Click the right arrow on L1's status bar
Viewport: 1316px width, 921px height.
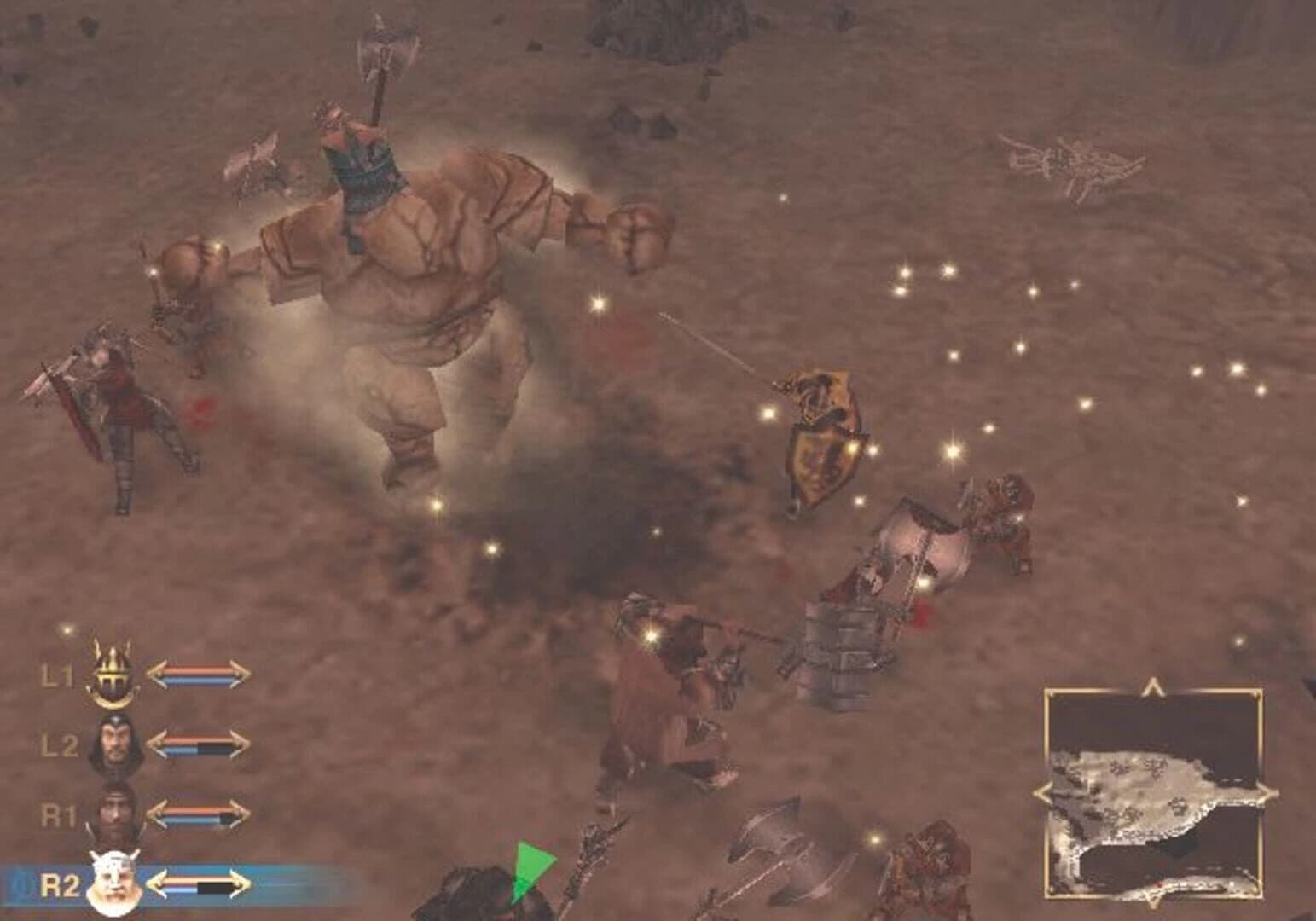[x=239, y=674]
